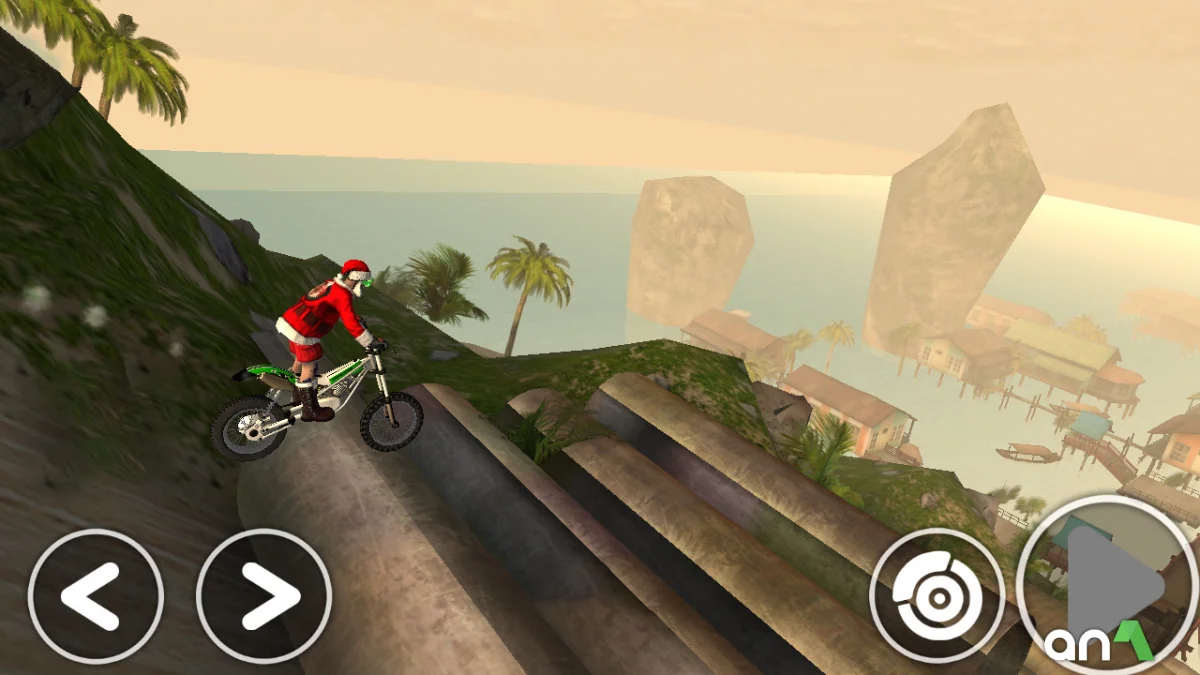Activate the throttle play-arrow button

pyautogui.click(x=1107, y=585)
